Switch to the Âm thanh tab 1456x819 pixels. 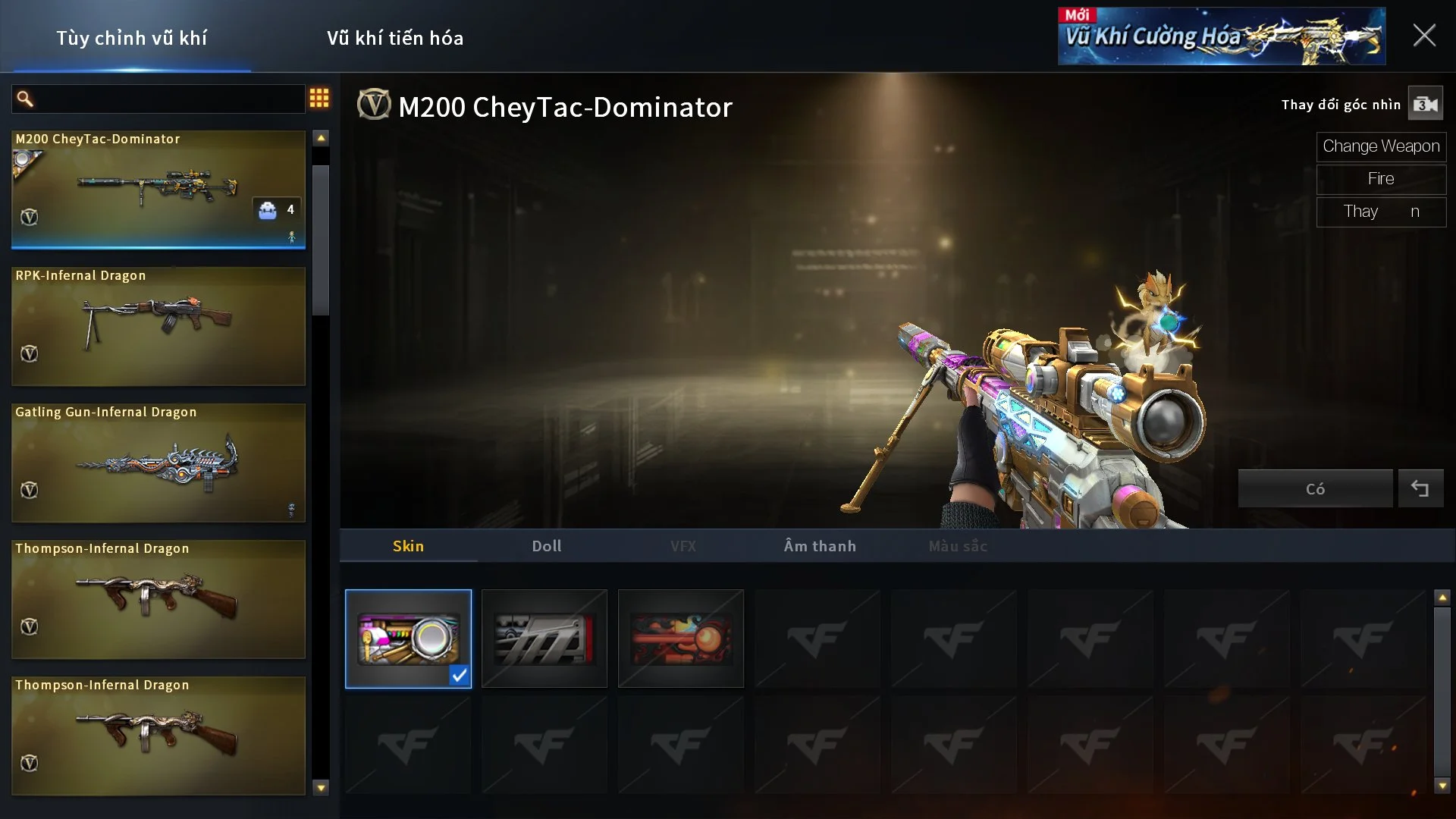pyautogui.click(x=819, y=546)
